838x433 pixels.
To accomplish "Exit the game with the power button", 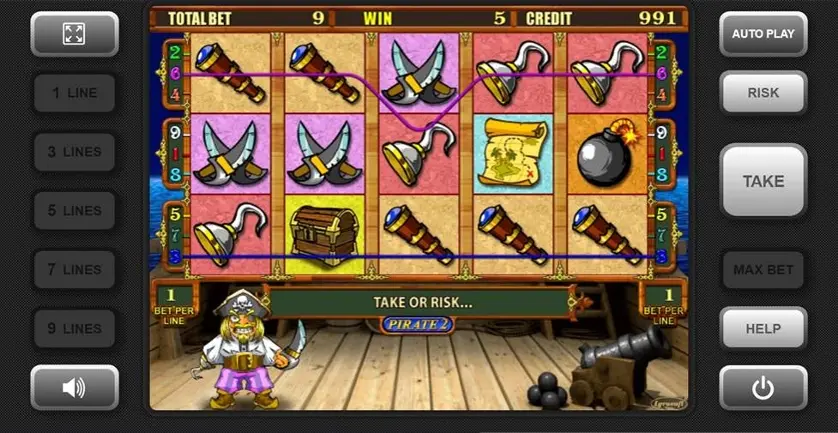I will pyautogui.click(x=763, y=387).
